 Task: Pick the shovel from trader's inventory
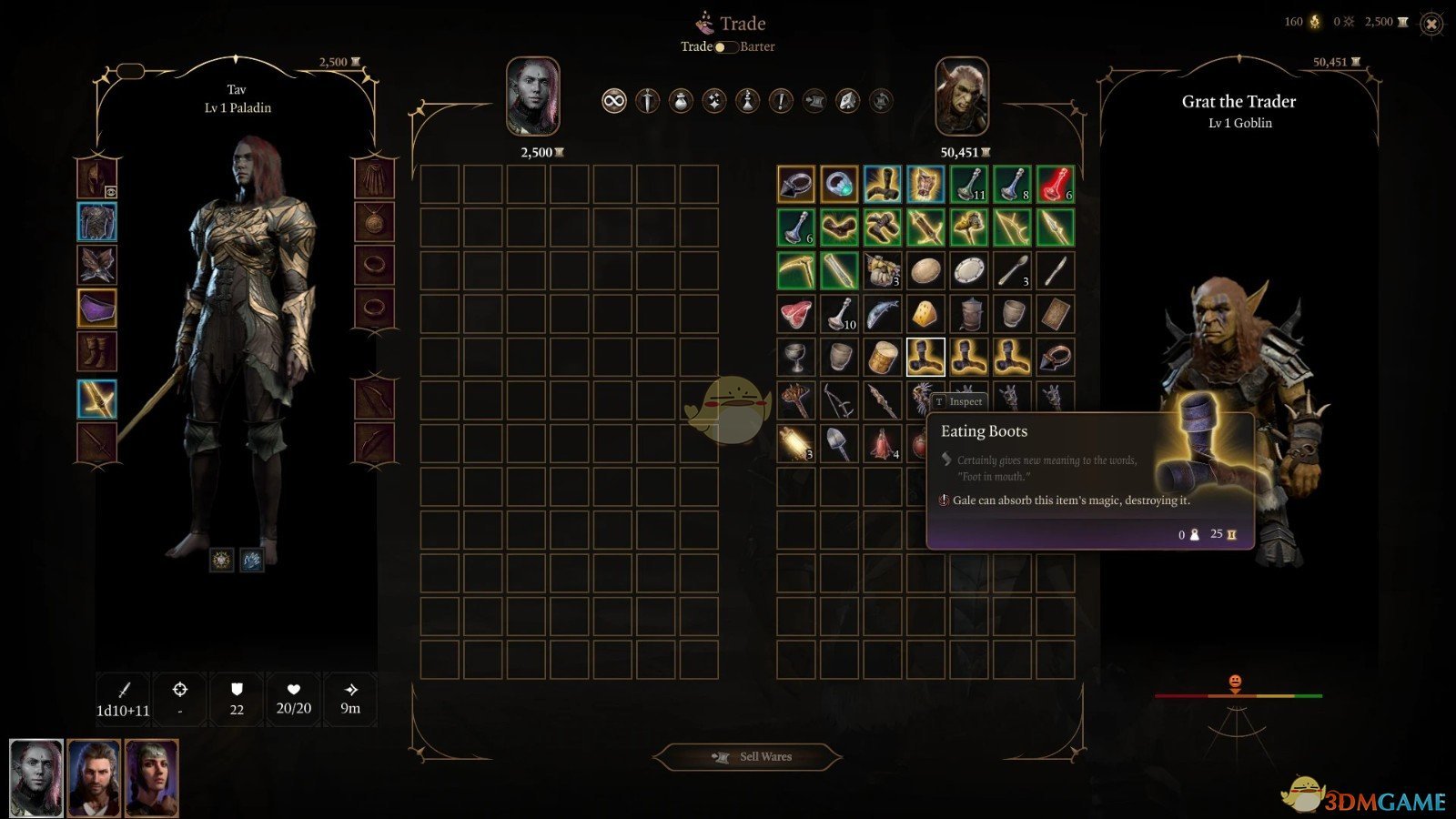(x=839, y=444)
